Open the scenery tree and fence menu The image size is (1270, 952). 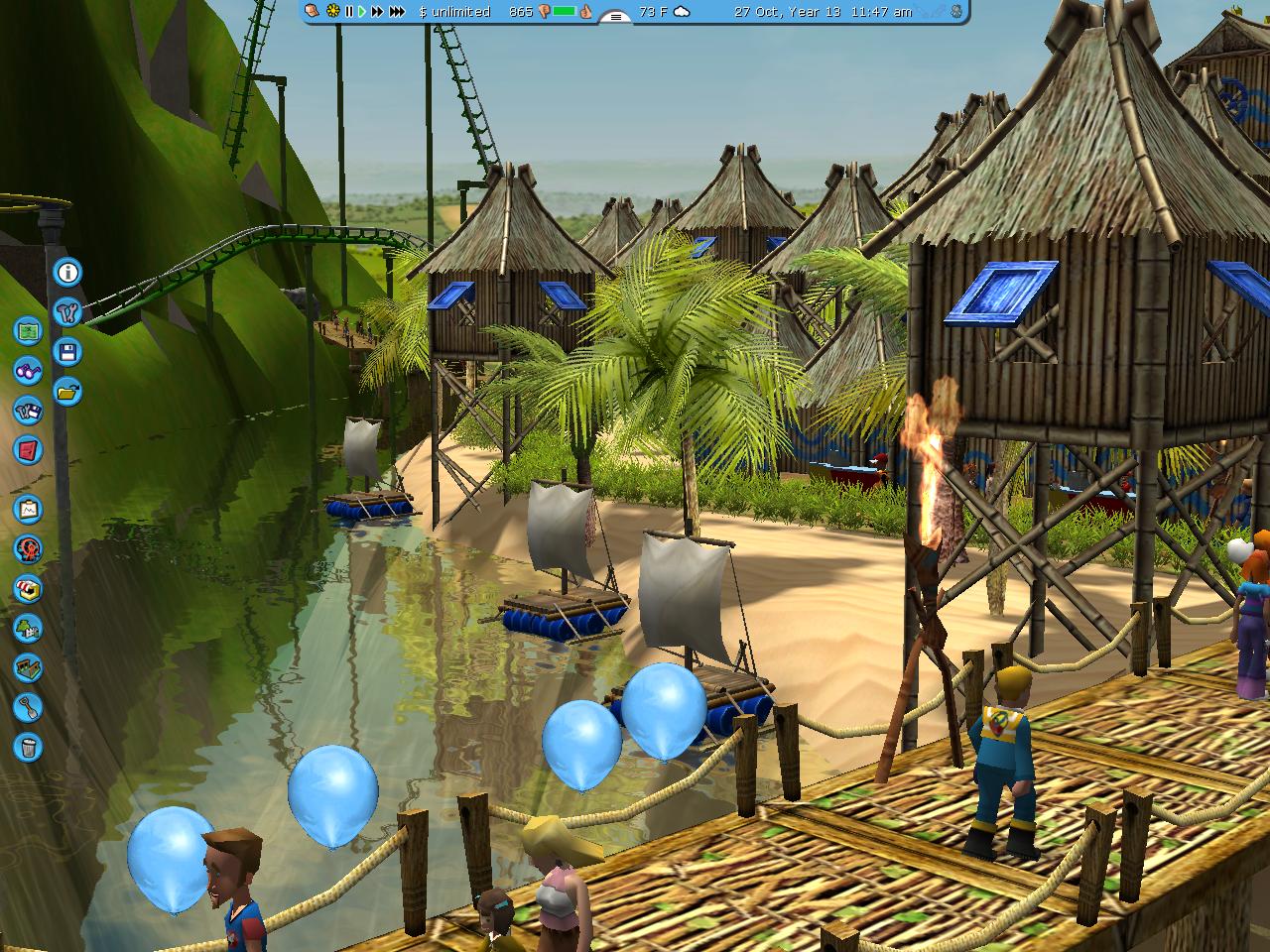[x=28, y=628]
